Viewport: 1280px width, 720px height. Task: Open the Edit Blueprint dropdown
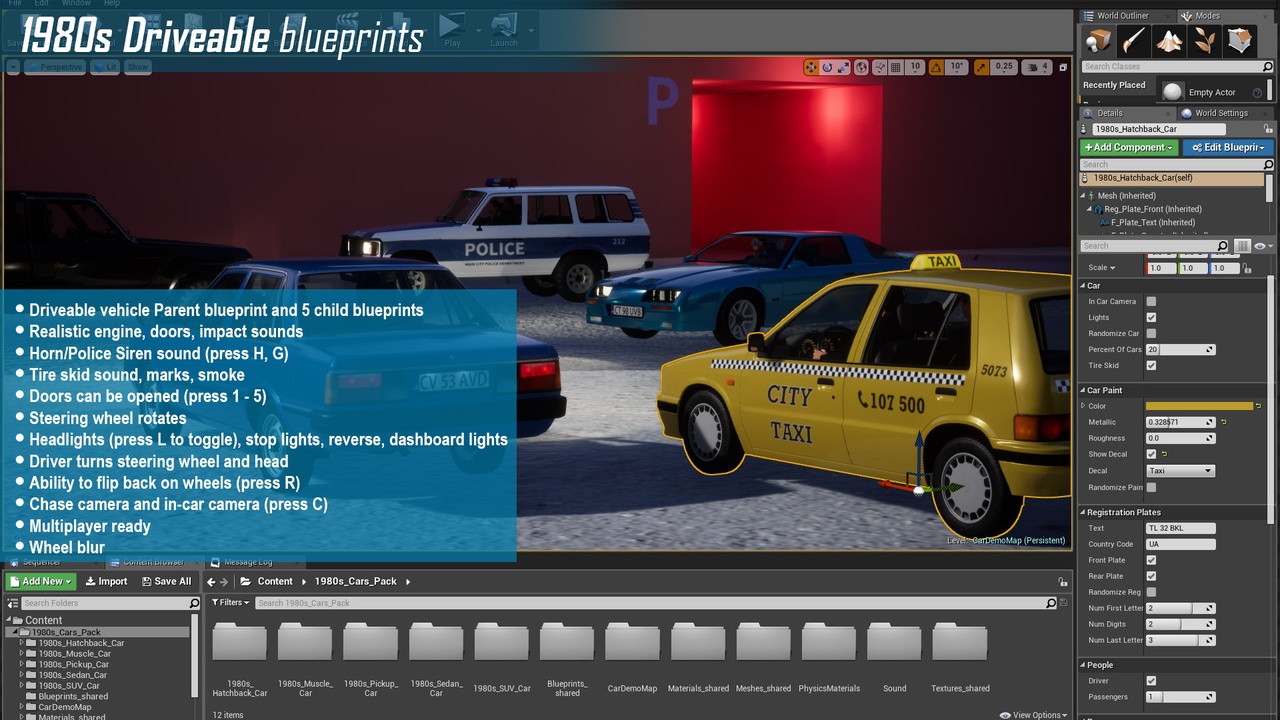(x=1228, y=147)
